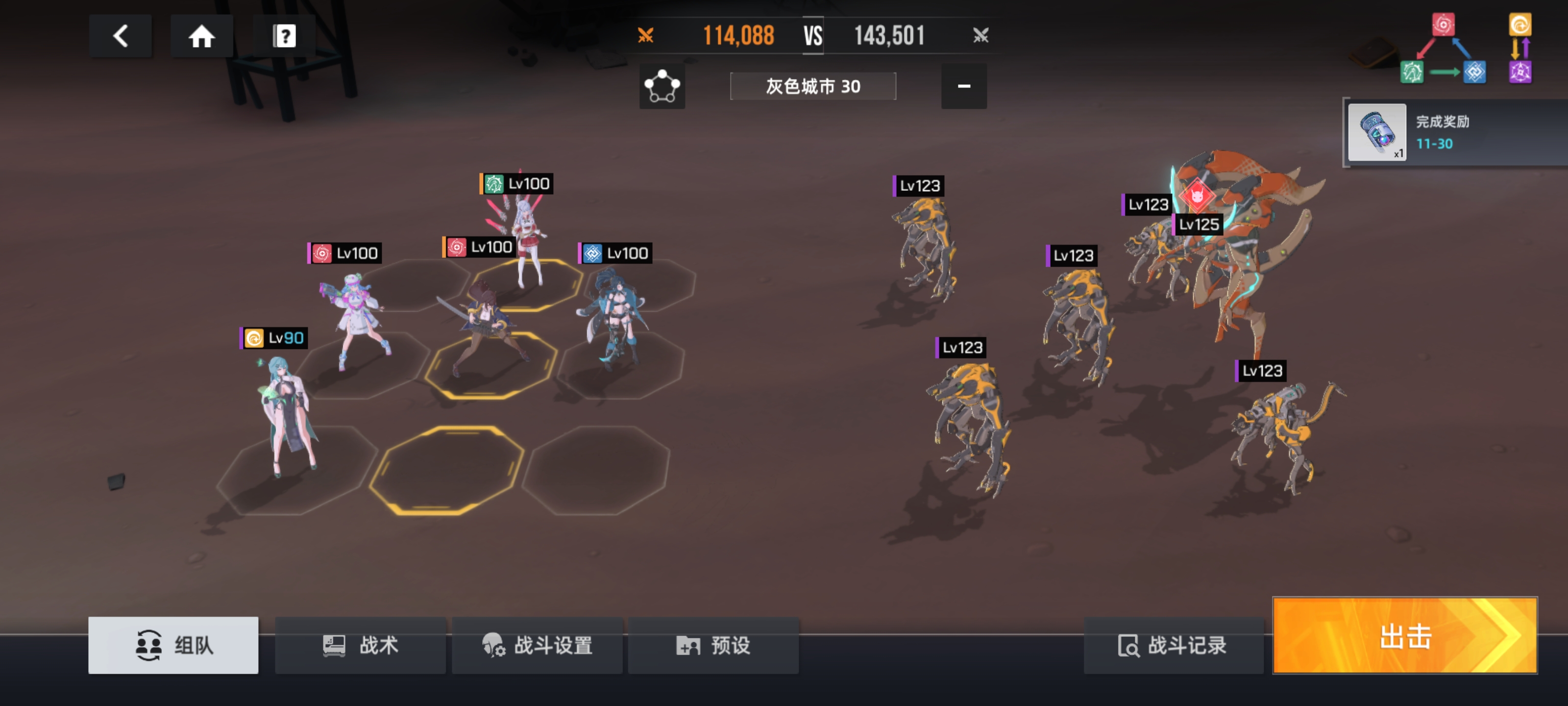Inspect the Lv125 boss enemy marker
Screen dimensions: 1568x706
tap(1198, 224)
